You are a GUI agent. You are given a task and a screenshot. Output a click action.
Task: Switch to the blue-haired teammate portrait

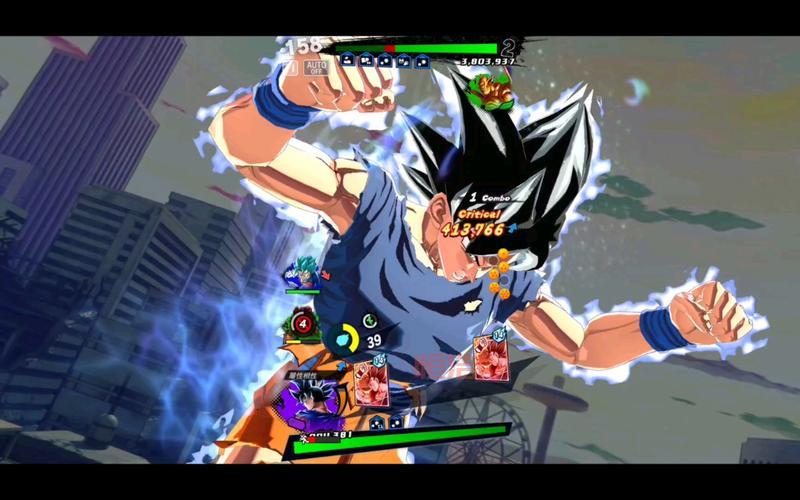(x=302, y=272)
